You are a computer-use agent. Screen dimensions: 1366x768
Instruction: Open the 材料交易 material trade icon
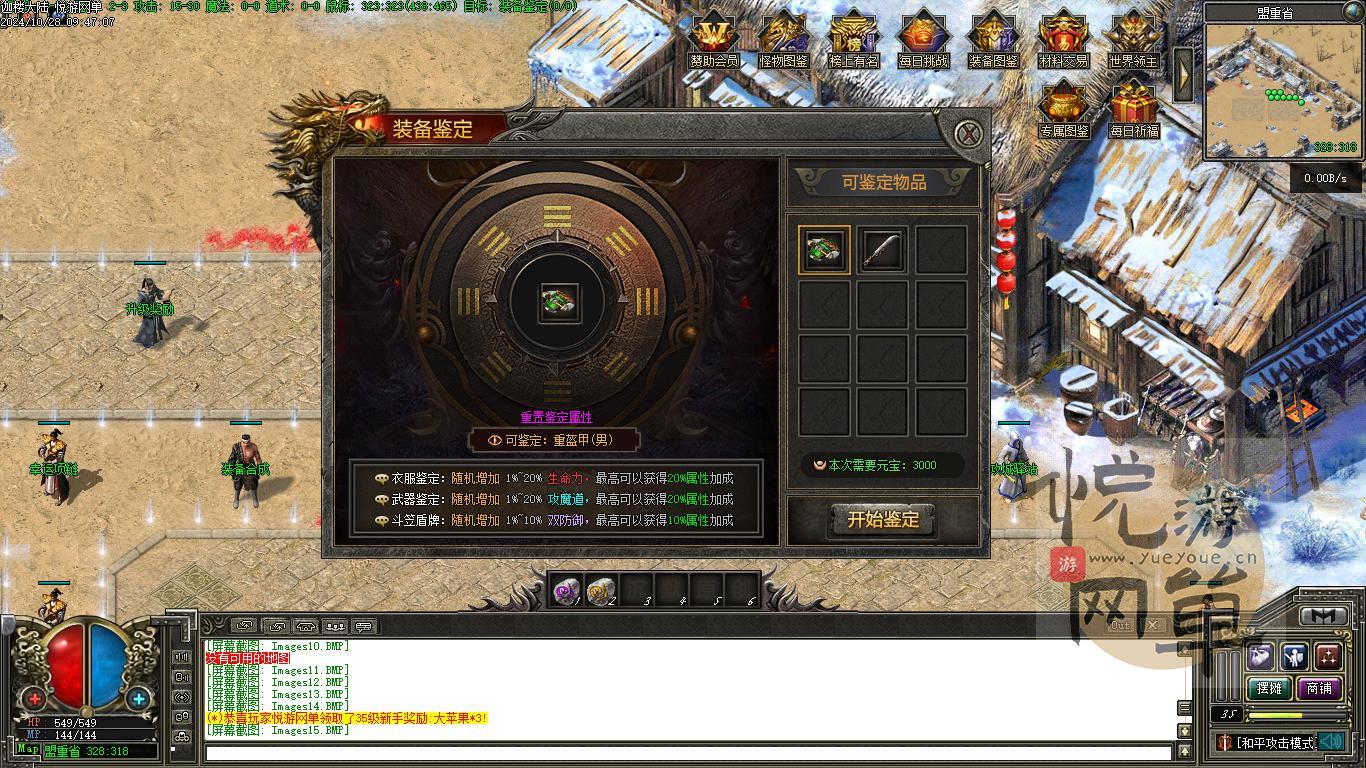1063,36
